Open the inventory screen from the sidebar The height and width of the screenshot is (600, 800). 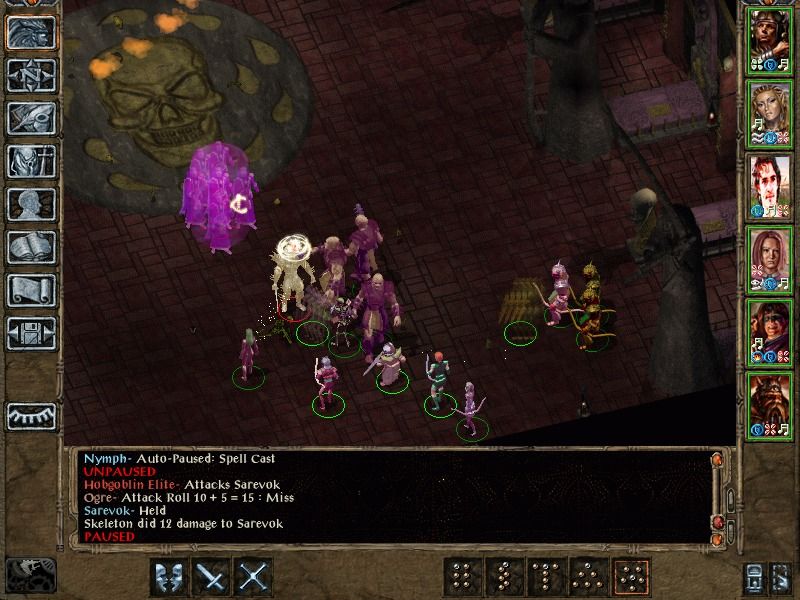point(31,161)
